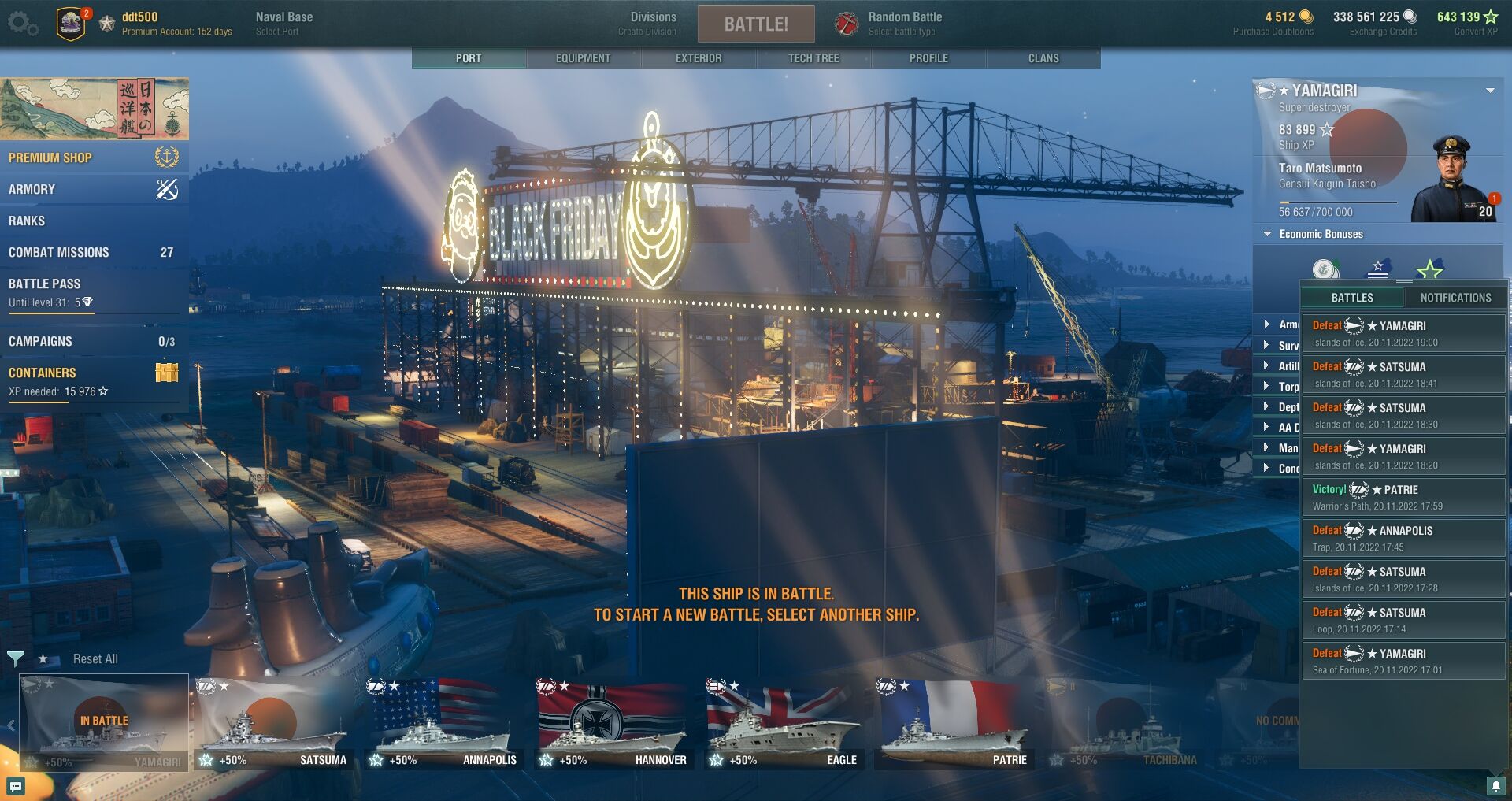Open the Victory Patrie battle result
1512x801 pixels.
point(1403,497)
